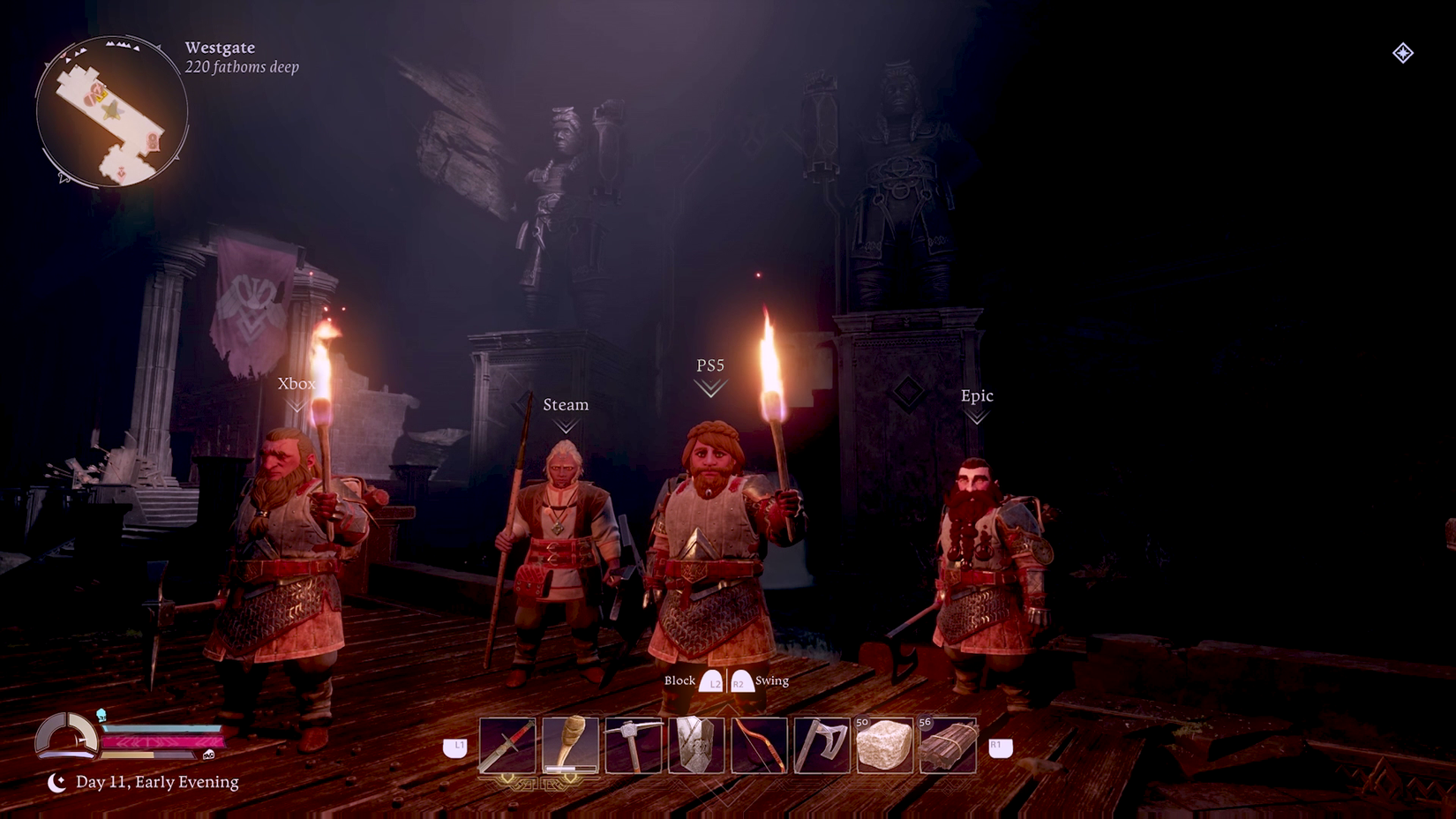Click the 220 fathoms deep text

[x=241, y=66]
